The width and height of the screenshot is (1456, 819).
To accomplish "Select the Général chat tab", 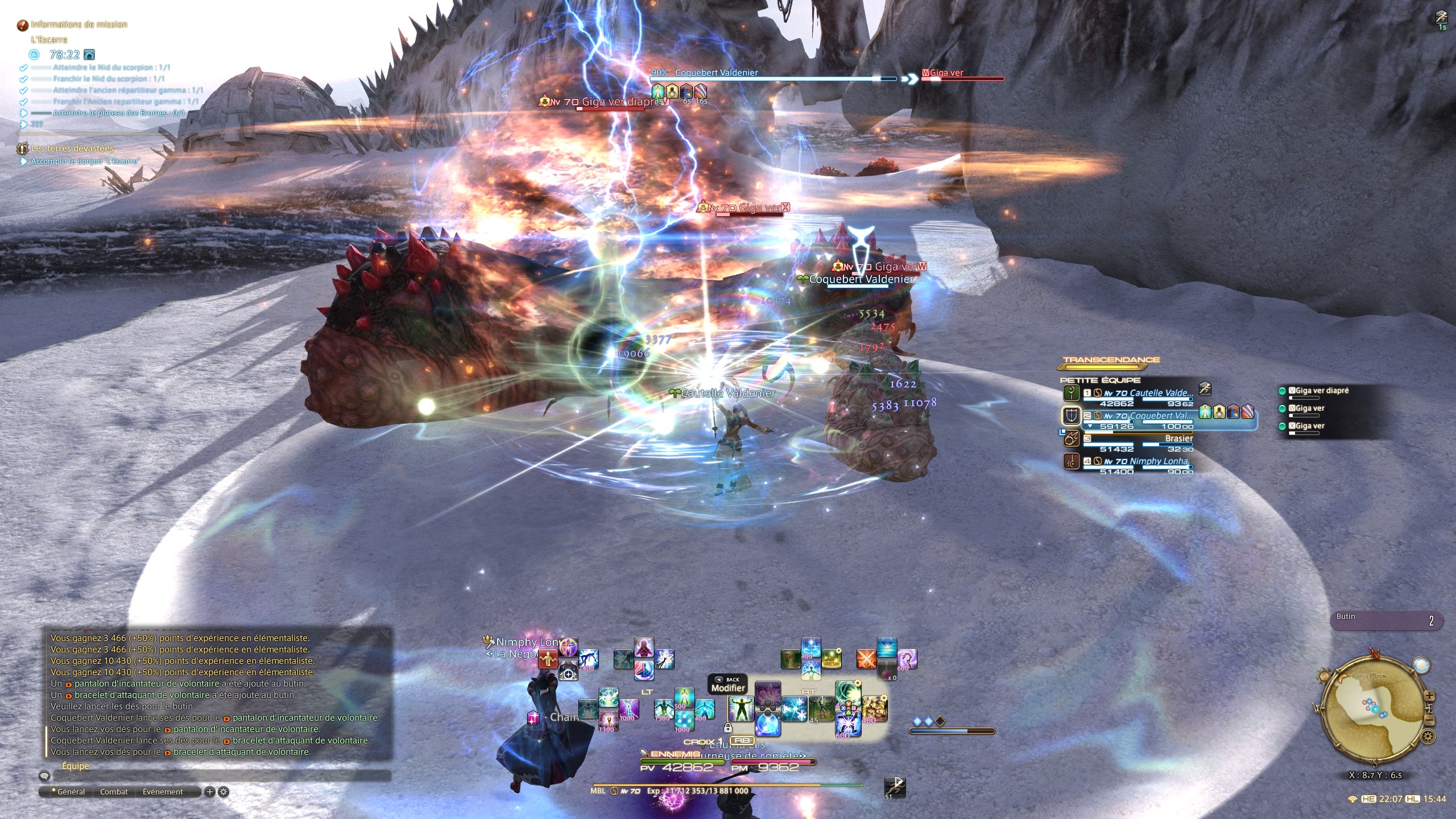I will [x=71, y=792].
